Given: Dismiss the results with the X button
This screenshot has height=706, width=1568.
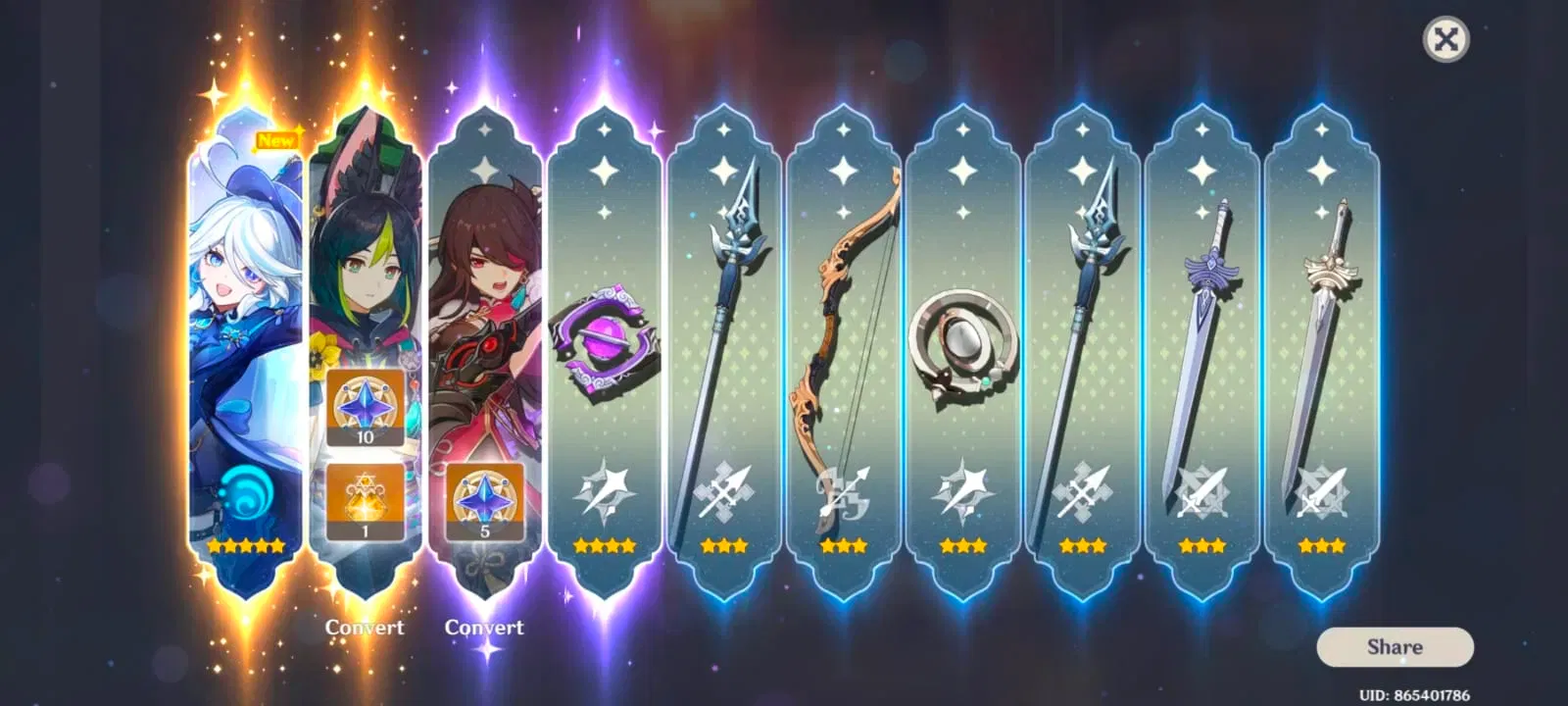Looking at the screenshot, I should coord(1445,39).
